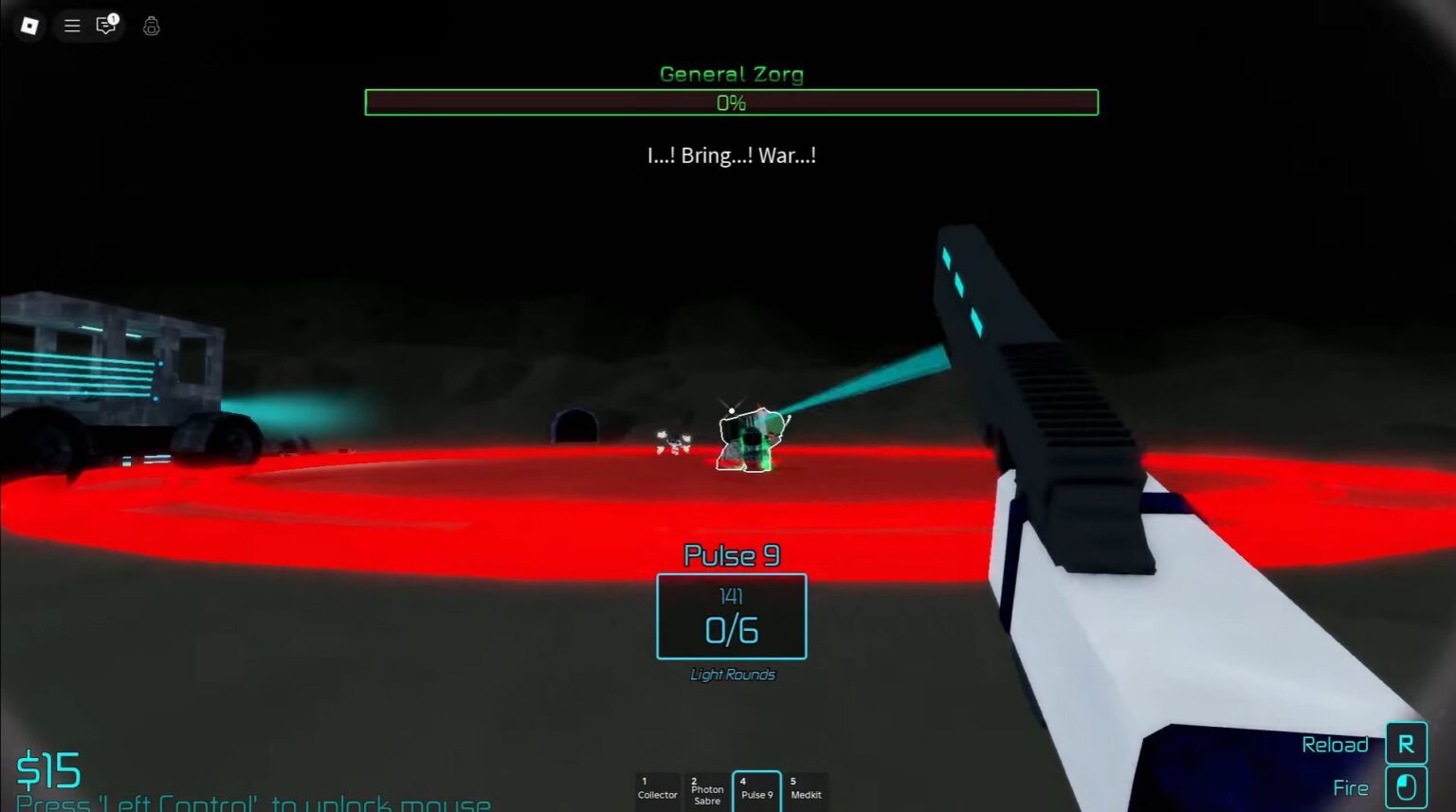Select the Collector in hotbar slot 1

[658, 790]
